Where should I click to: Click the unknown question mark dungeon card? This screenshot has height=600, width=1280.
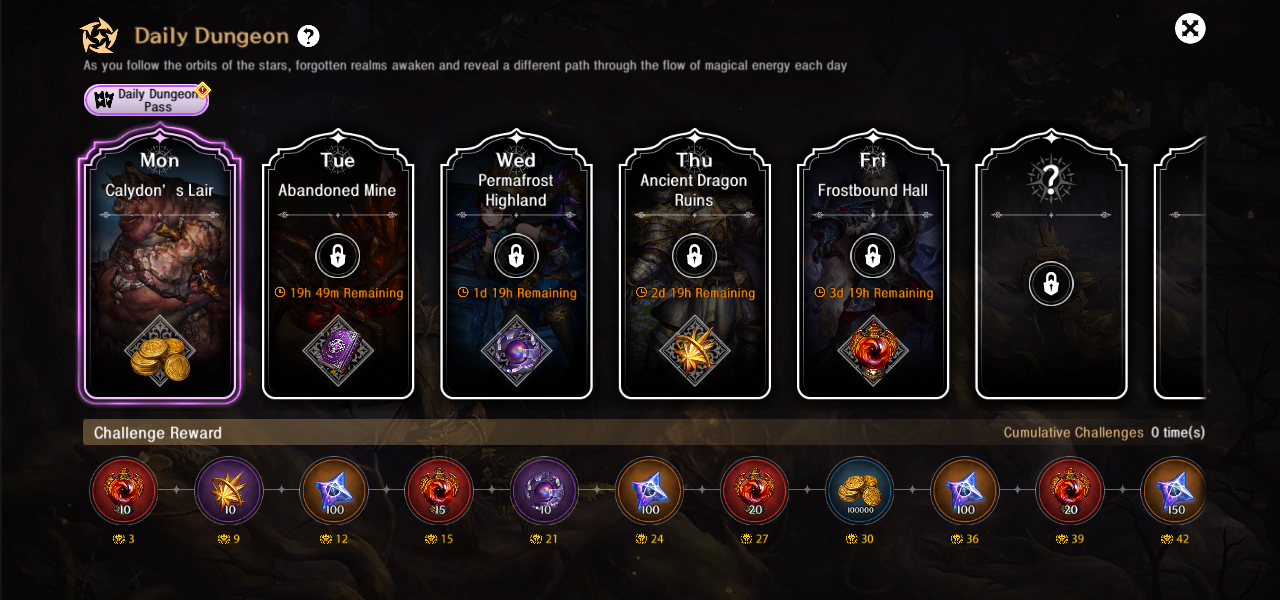[x=1051, y=265]
